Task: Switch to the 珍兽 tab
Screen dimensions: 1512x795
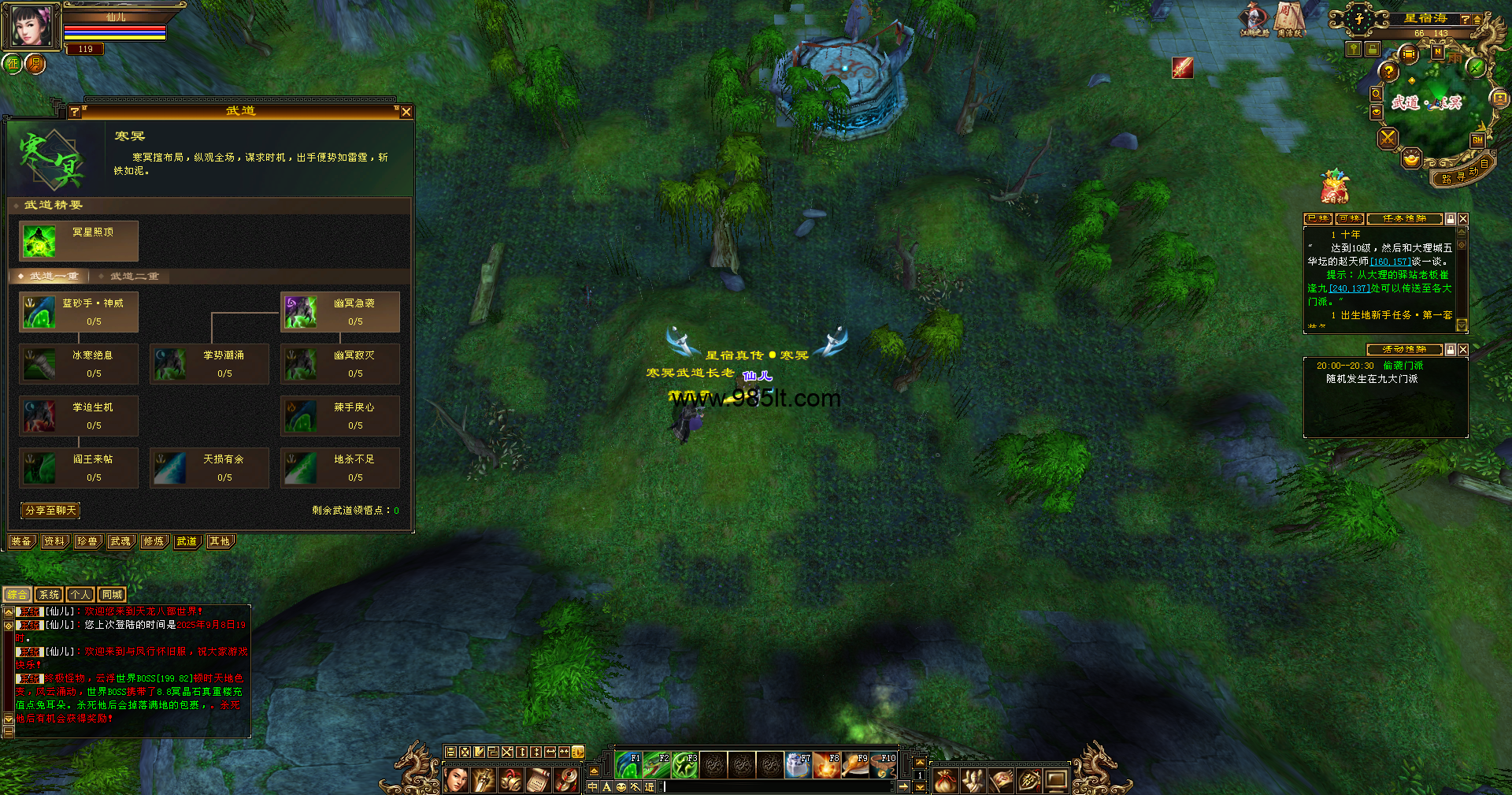Action: tap(87, 541)
